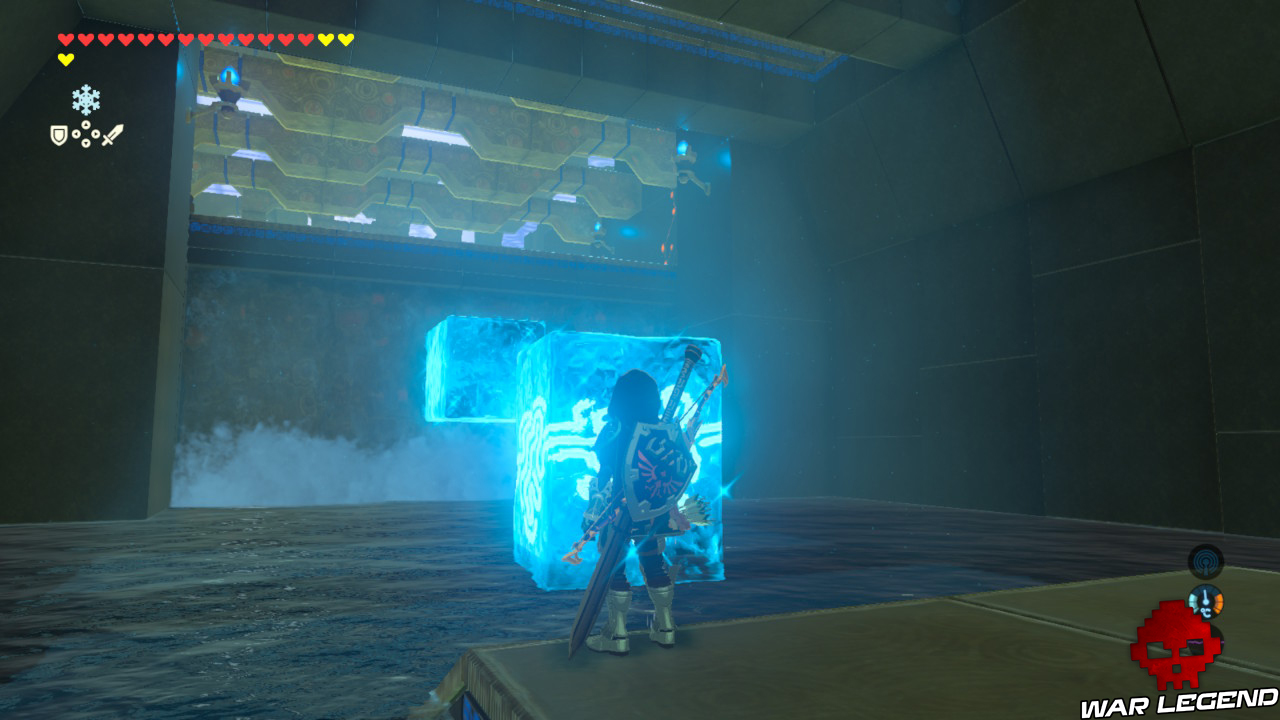1280x720 pixels.
Task: Click the shield icon in the weapon indicator
Action: tap(59, 134)
